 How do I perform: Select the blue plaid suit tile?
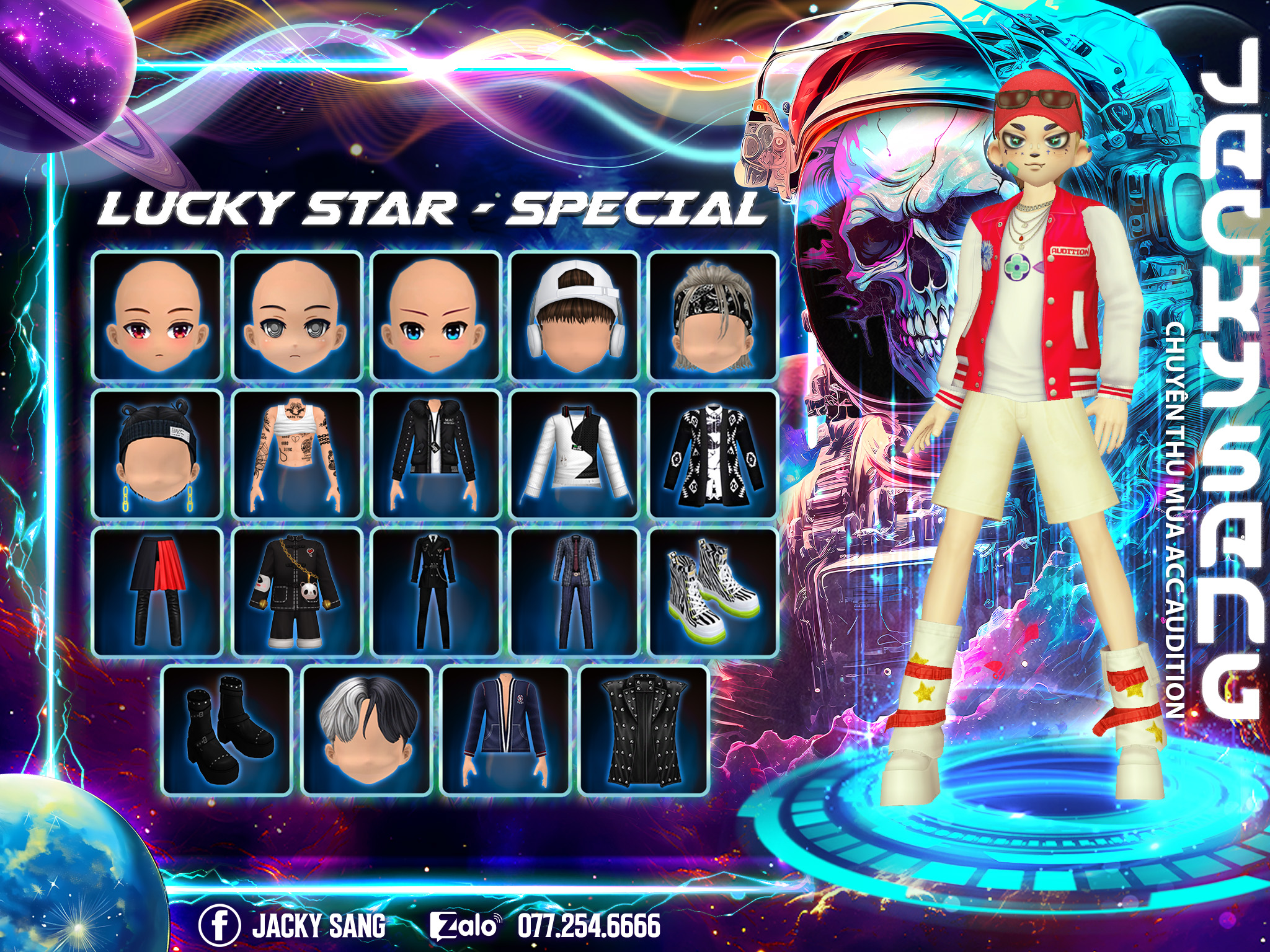tap(575, 592)
